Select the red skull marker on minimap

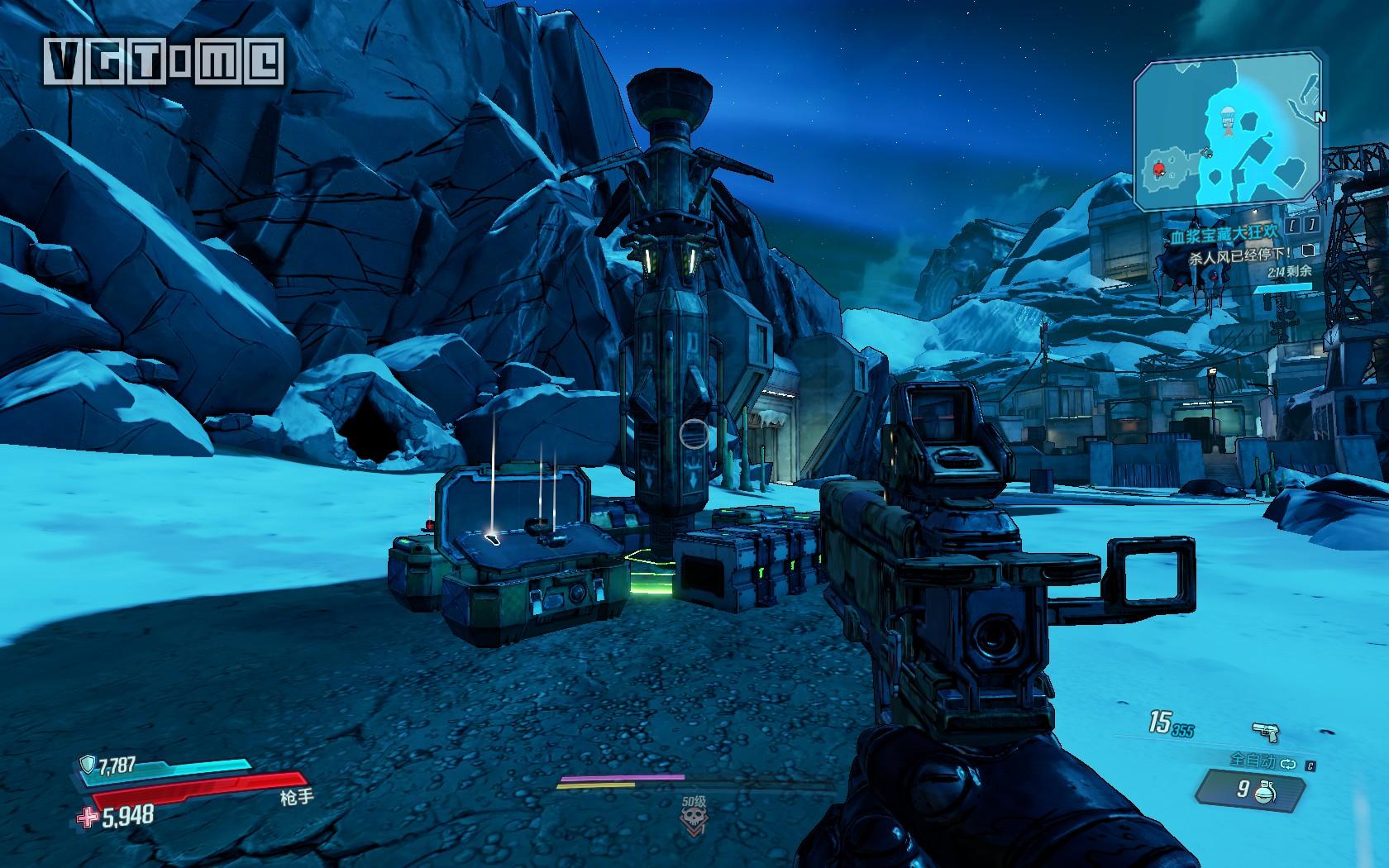[x=1158, y=170]
